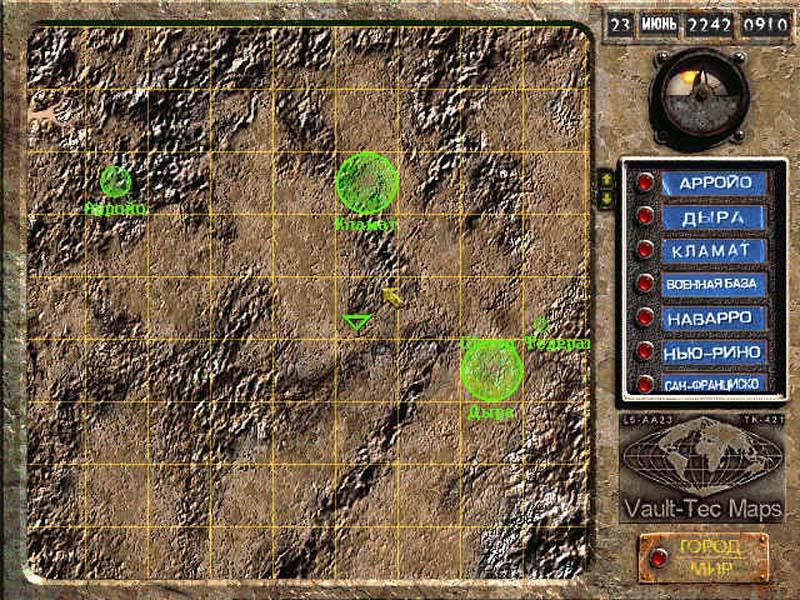The height and width of the screenshot is (600, 800).
Task: Select the Наварро destination button
Action: tap(714, 318)
